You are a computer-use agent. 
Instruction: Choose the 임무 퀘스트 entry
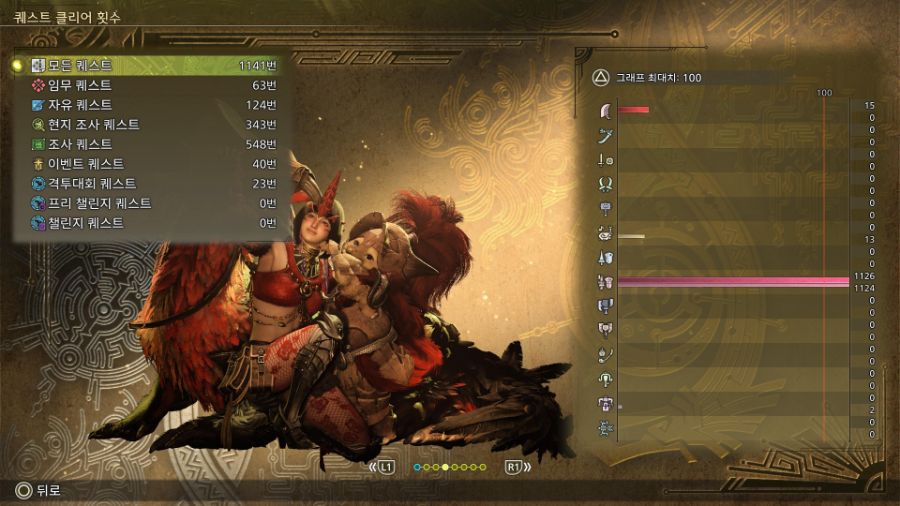150,85
